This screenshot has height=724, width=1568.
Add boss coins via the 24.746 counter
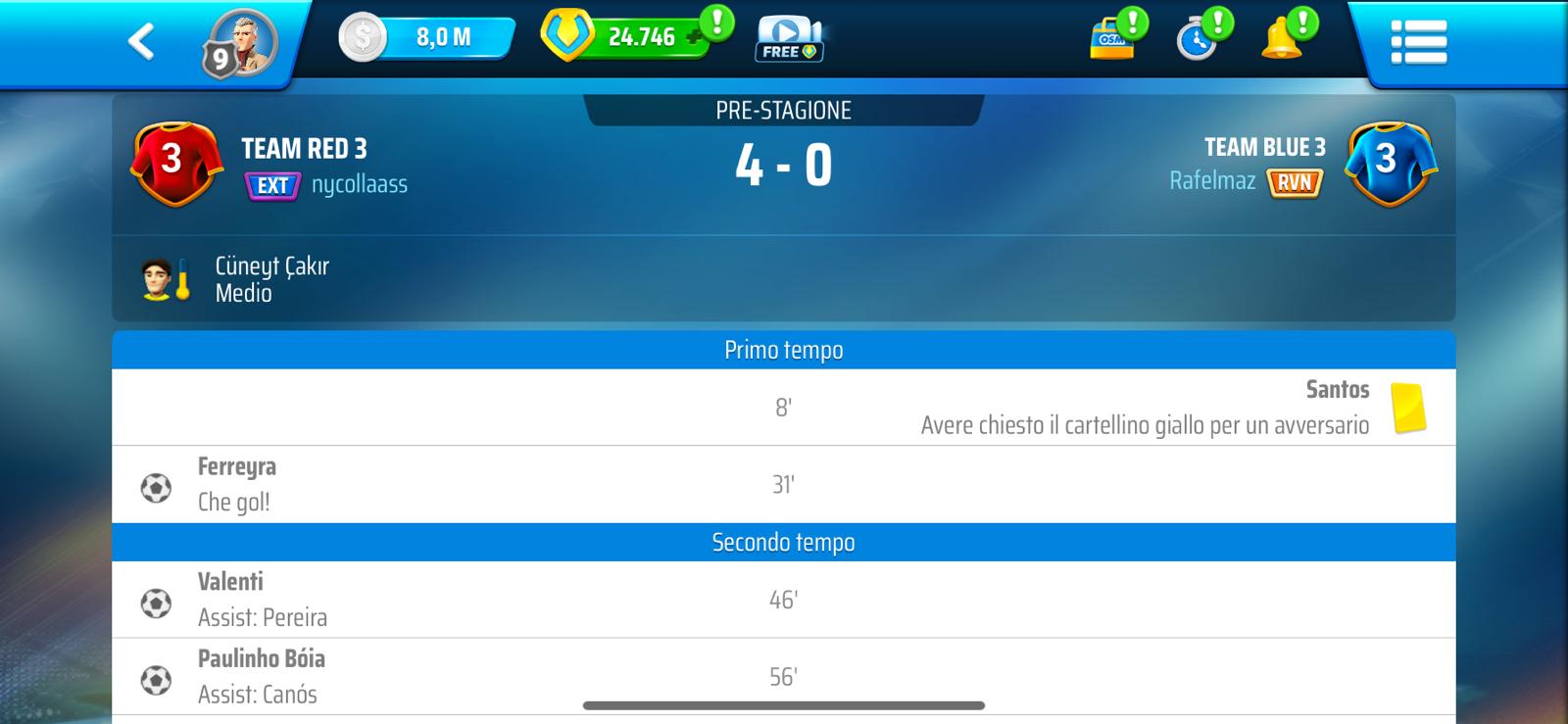pos(626,37)
